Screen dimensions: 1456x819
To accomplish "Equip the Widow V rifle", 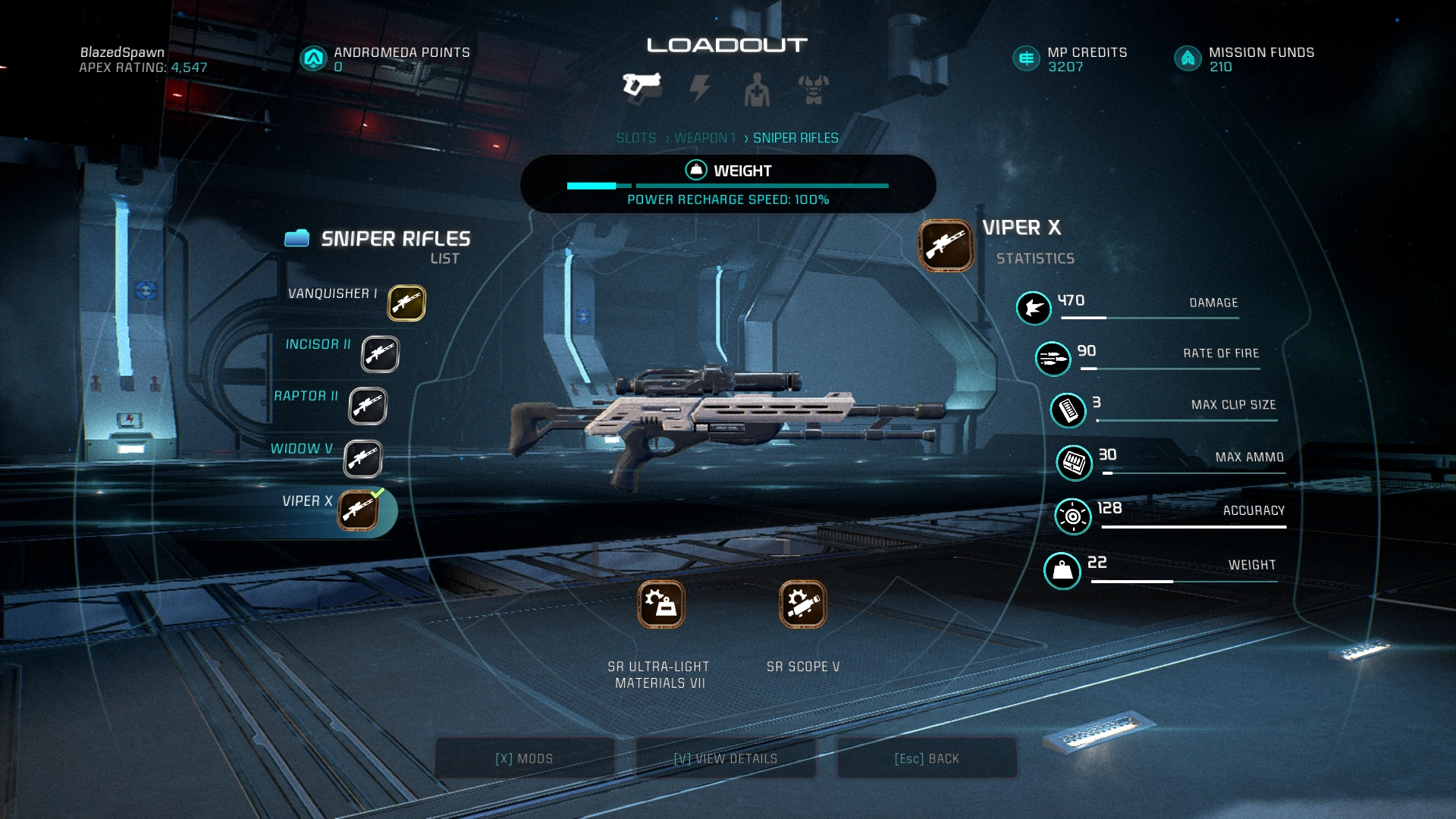I will (362, 459).
